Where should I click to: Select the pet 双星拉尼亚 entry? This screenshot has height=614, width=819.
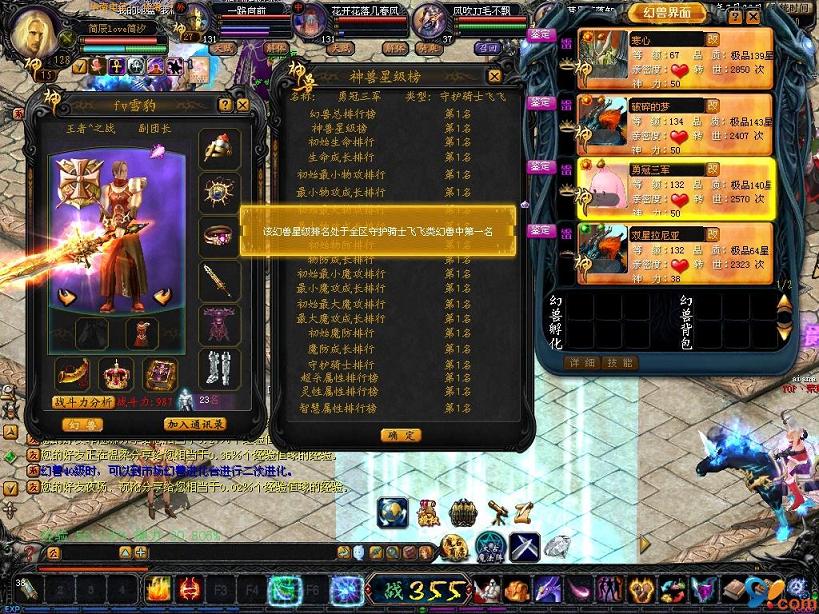tap(660, 255)
